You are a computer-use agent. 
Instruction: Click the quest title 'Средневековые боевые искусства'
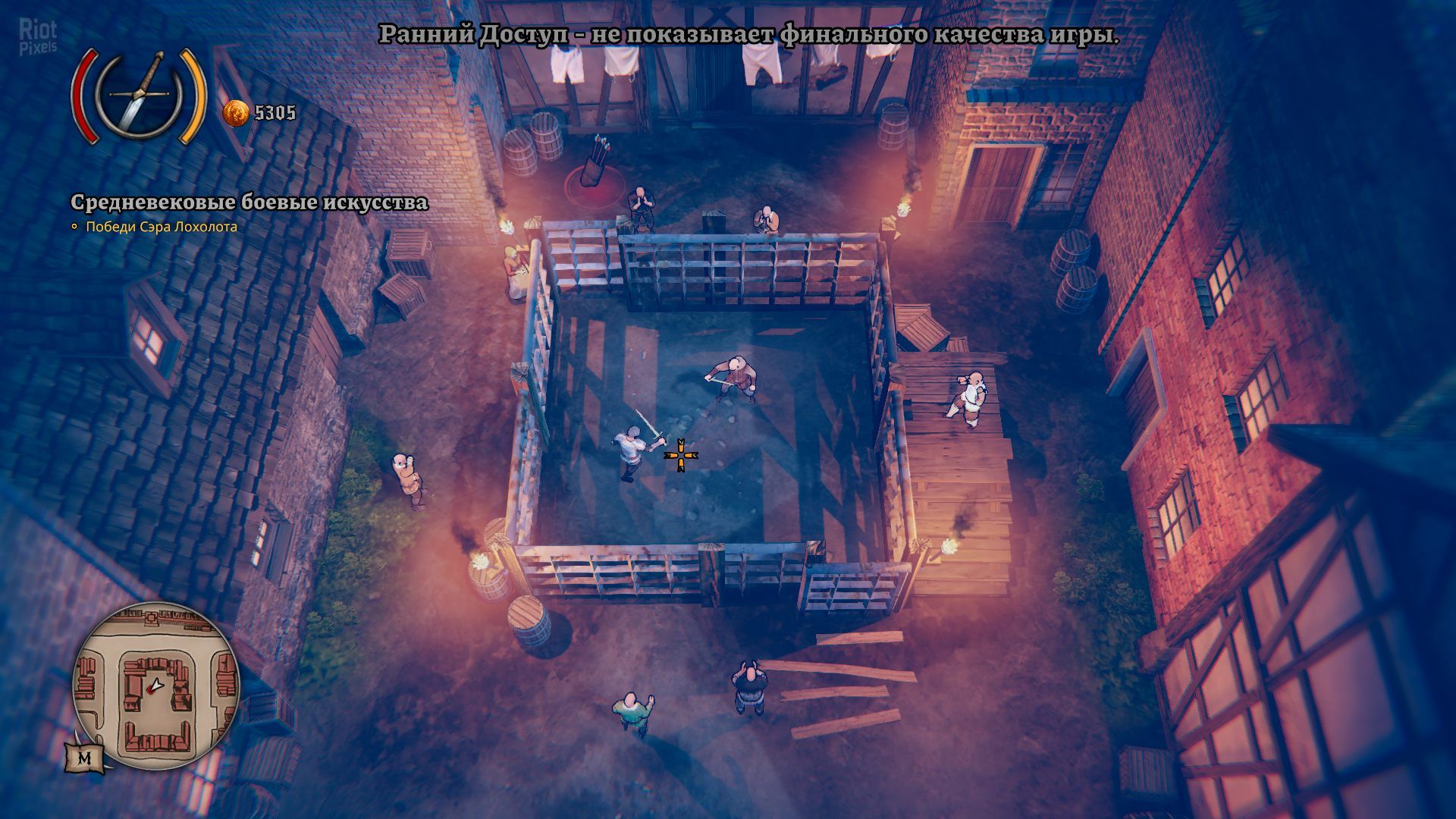(x=249, y=202)
